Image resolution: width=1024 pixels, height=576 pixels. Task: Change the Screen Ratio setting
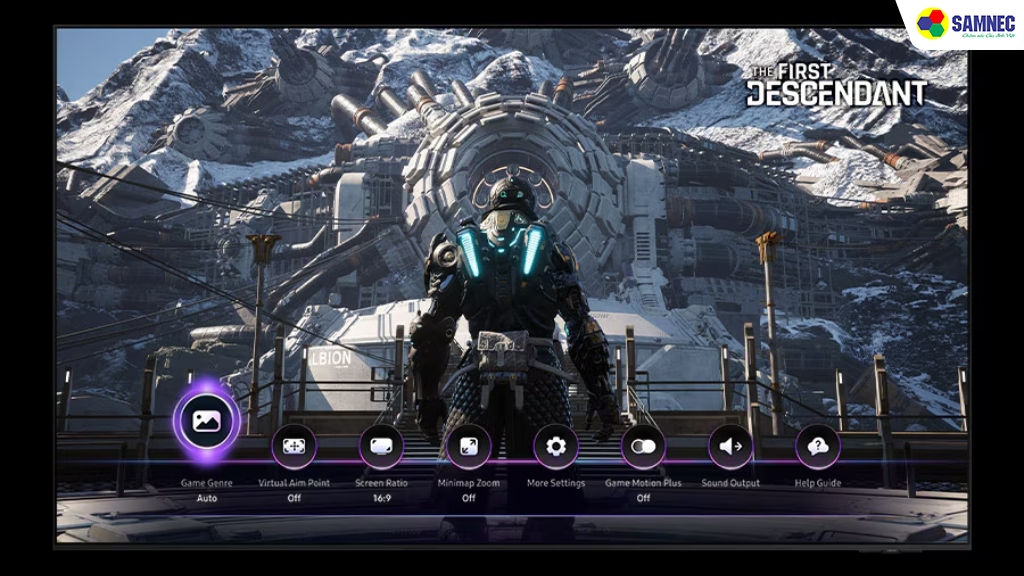click(381, 446)
